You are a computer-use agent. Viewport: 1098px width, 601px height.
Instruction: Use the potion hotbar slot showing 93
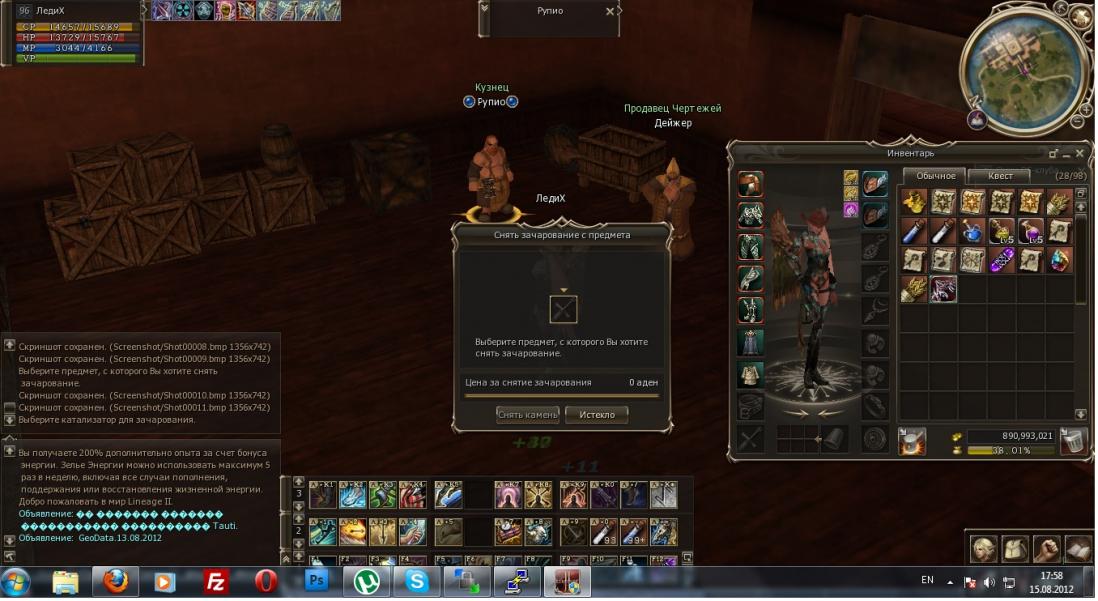click(605, 531)
